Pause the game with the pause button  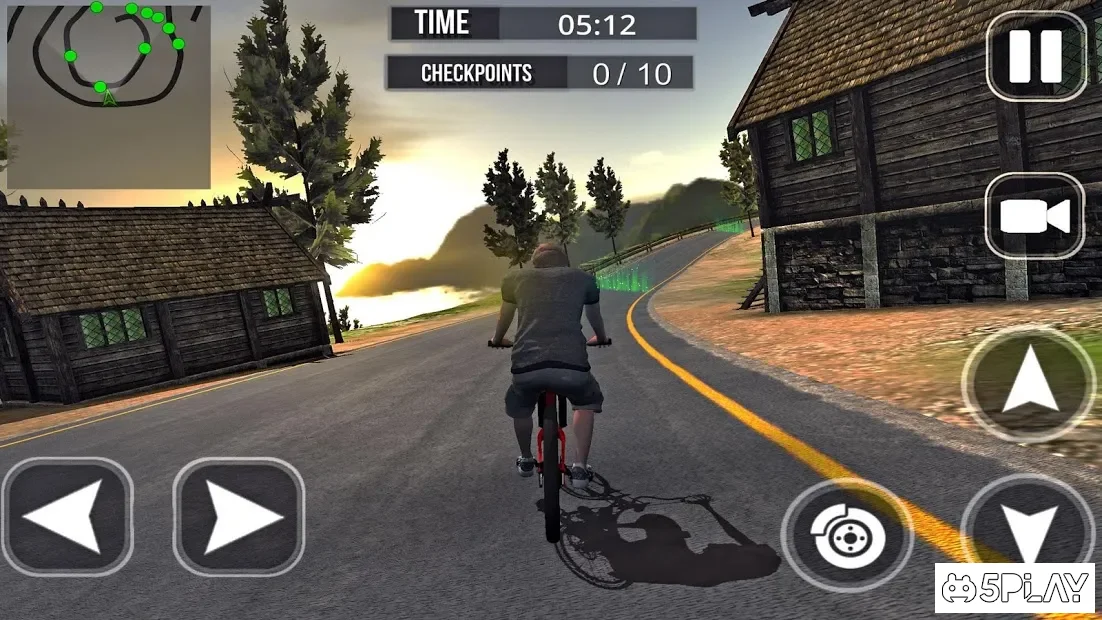pyautogui.click(x=1036, y=56)
